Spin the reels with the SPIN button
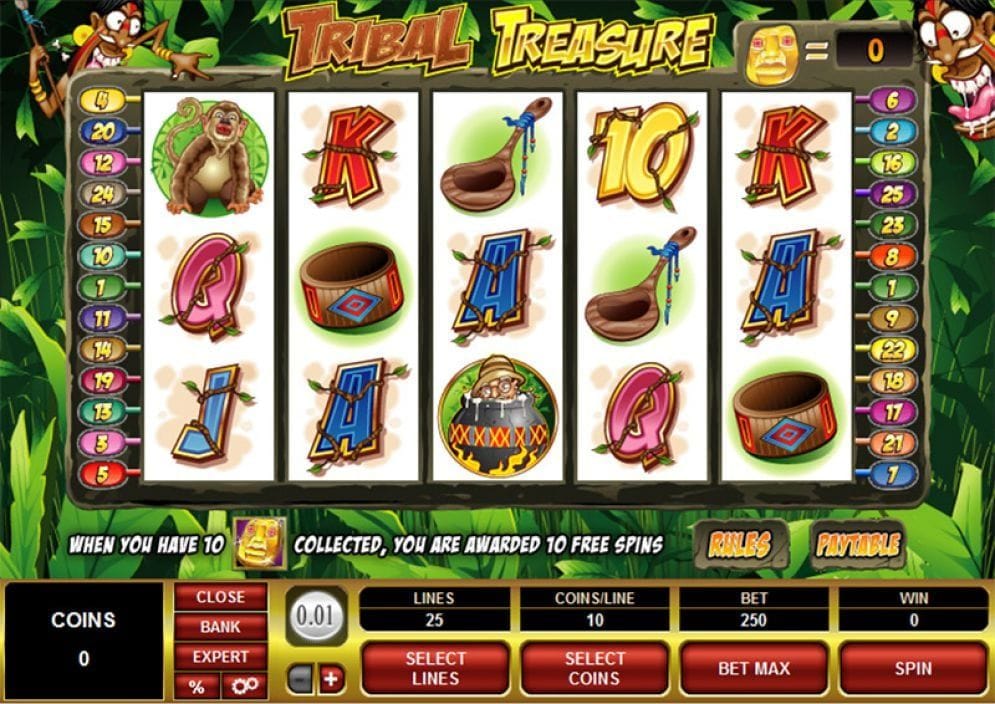The image size is (995, 704). tap(912, 668)
